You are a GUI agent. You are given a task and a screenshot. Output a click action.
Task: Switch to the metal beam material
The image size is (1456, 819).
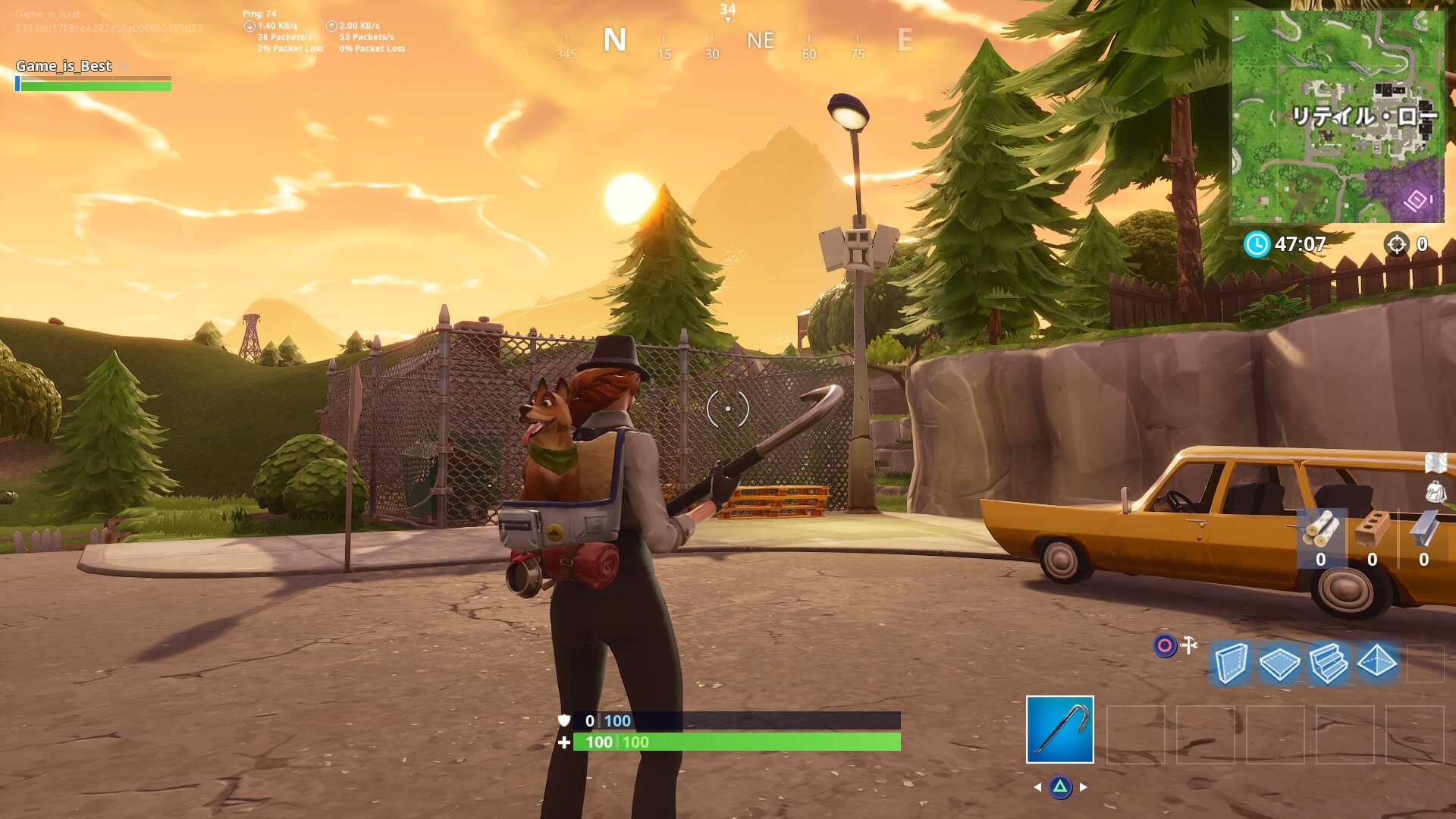click(x=1423, y=529)
